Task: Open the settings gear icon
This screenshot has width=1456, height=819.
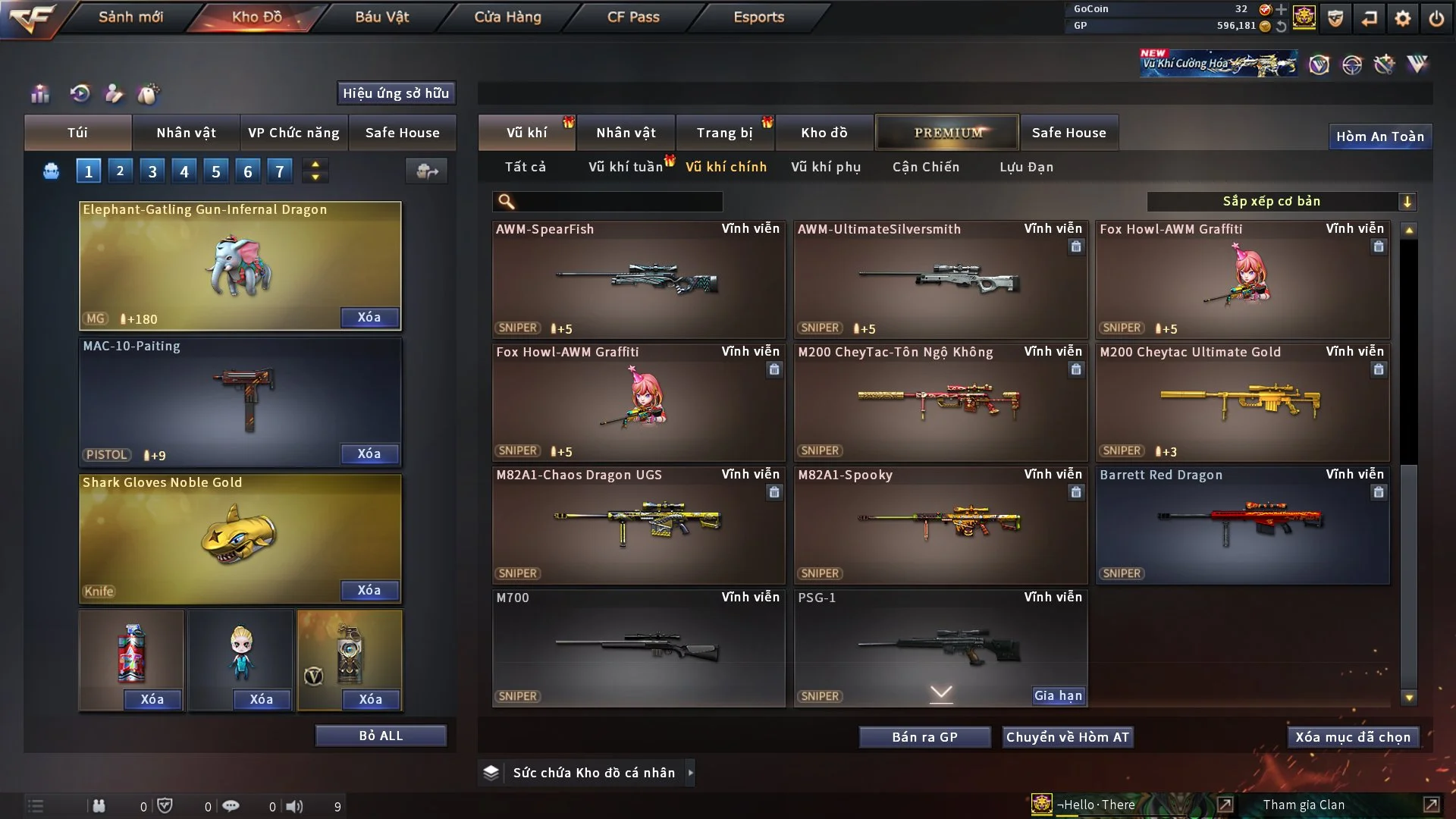Action: coord(1403,18)
